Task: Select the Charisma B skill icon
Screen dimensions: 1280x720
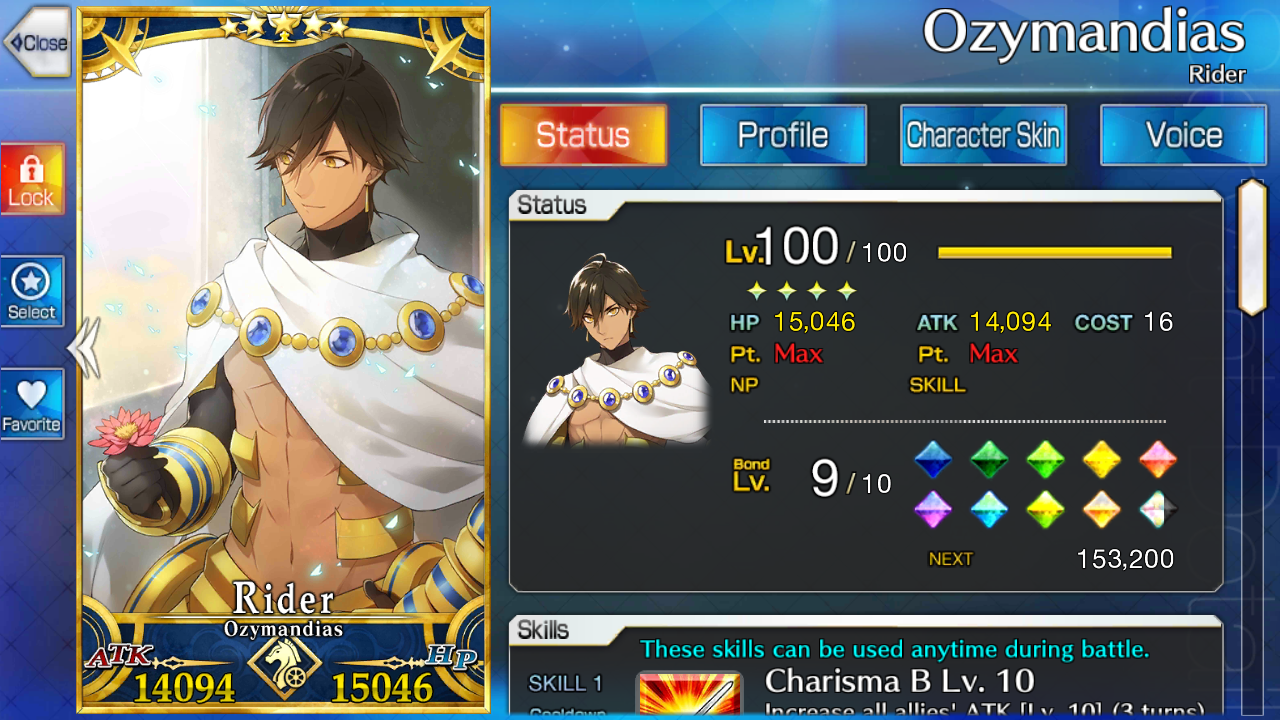Action: click(x=689, y=694)
